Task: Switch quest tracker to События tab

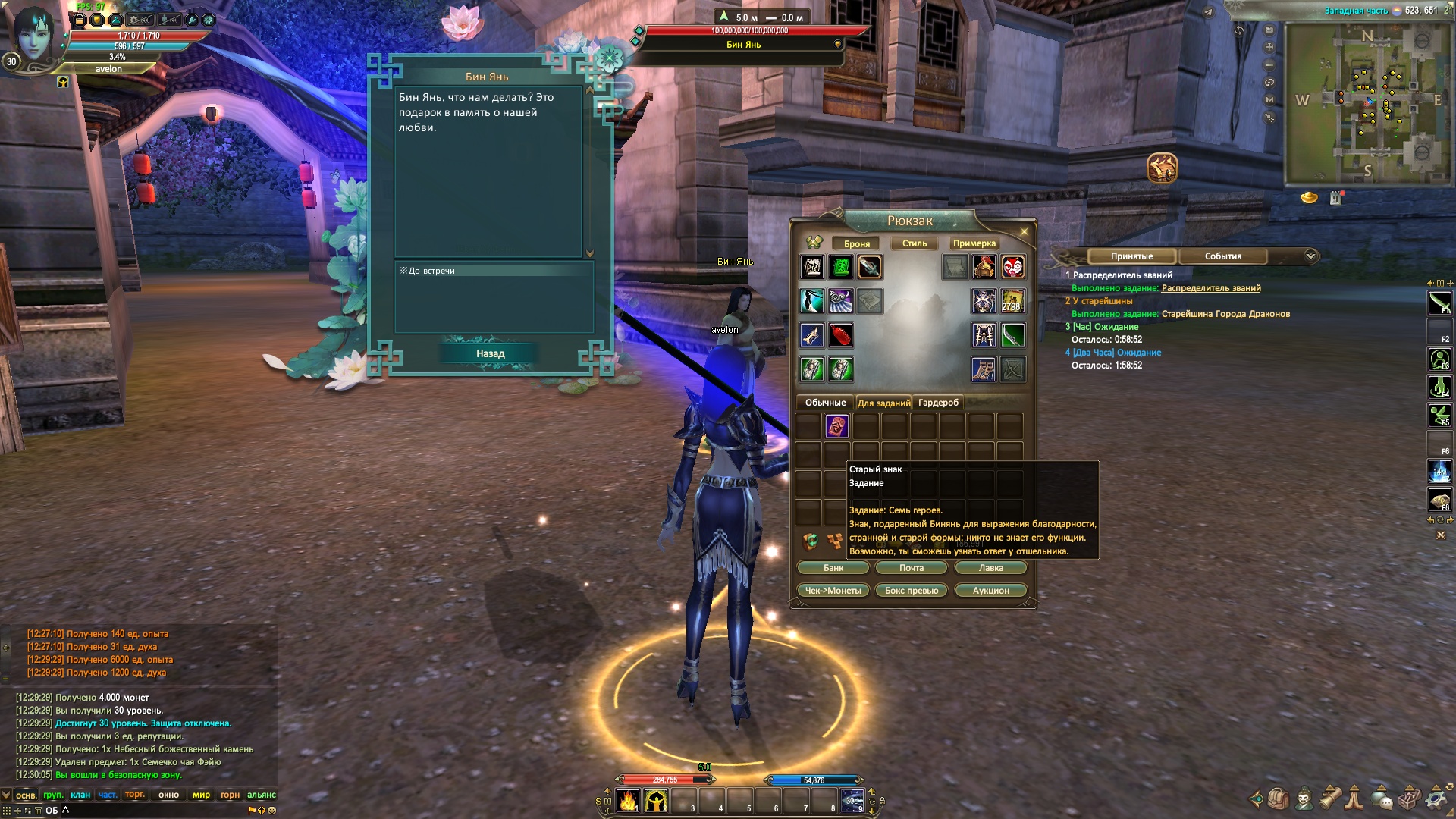Action: click(1222, 256)
